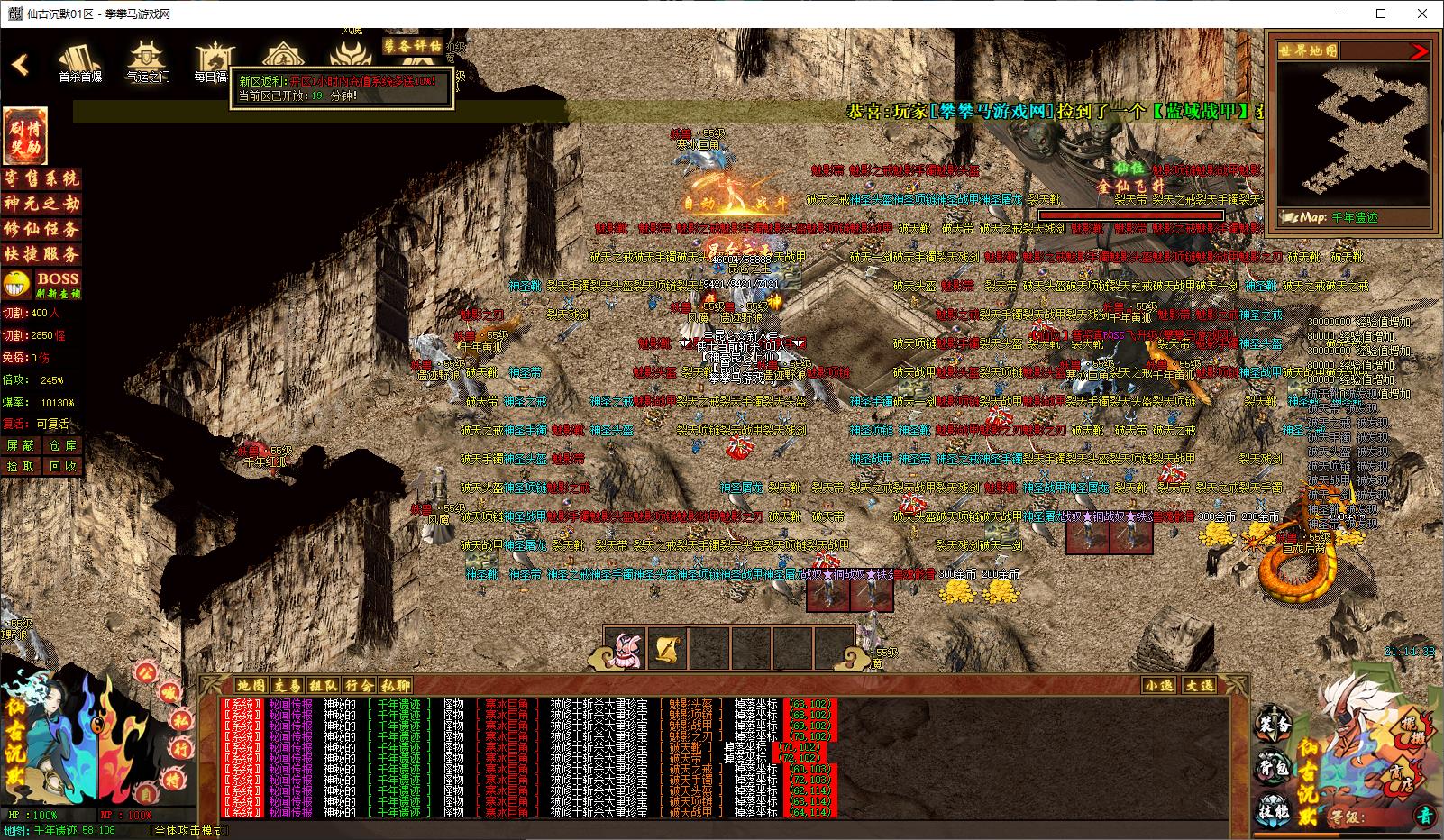Open the 背包 backpack

1275,768
